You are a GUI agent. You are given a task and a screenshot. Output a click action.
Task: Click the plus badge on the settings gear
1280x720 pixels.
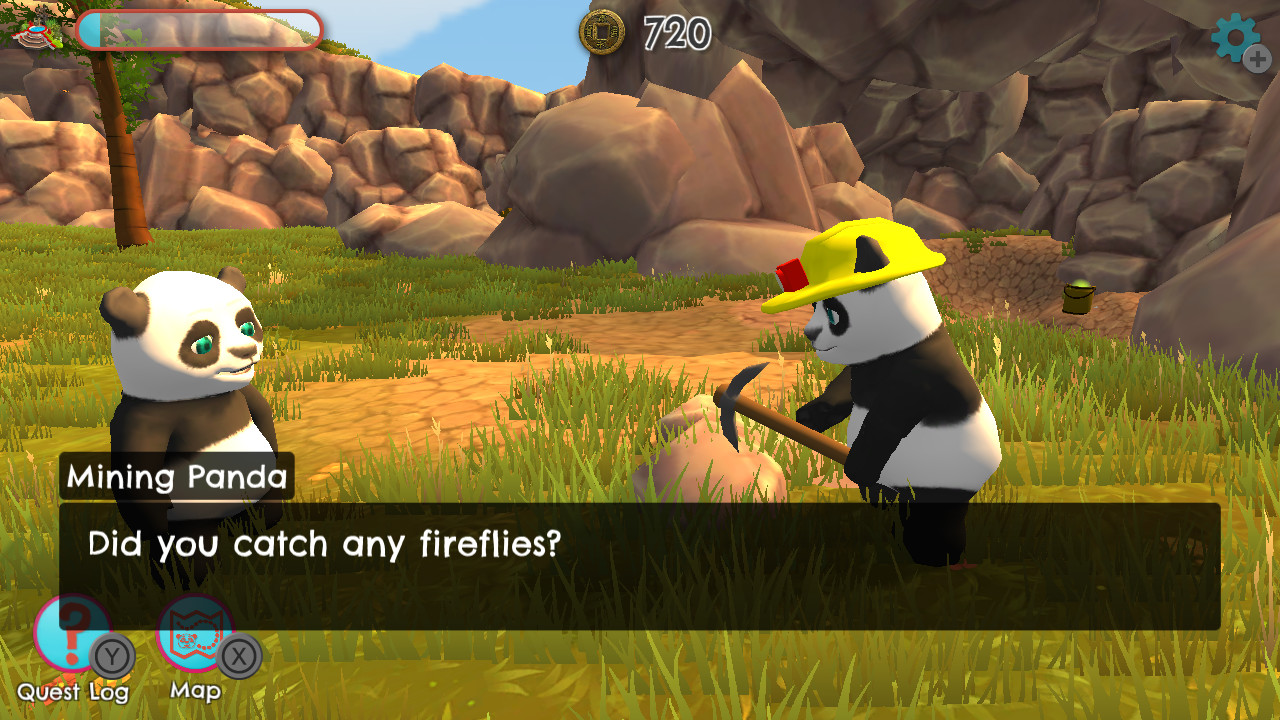tap(1258, 58)
